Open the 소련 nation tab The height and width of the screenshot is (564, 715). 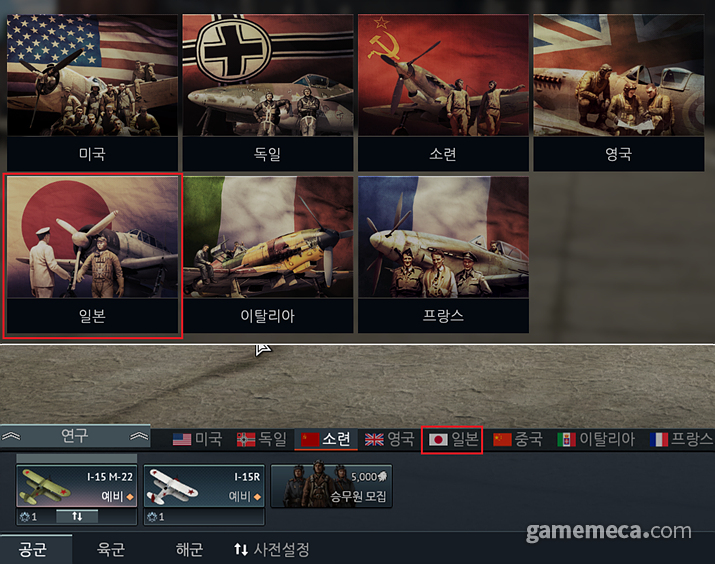point(325,439)
